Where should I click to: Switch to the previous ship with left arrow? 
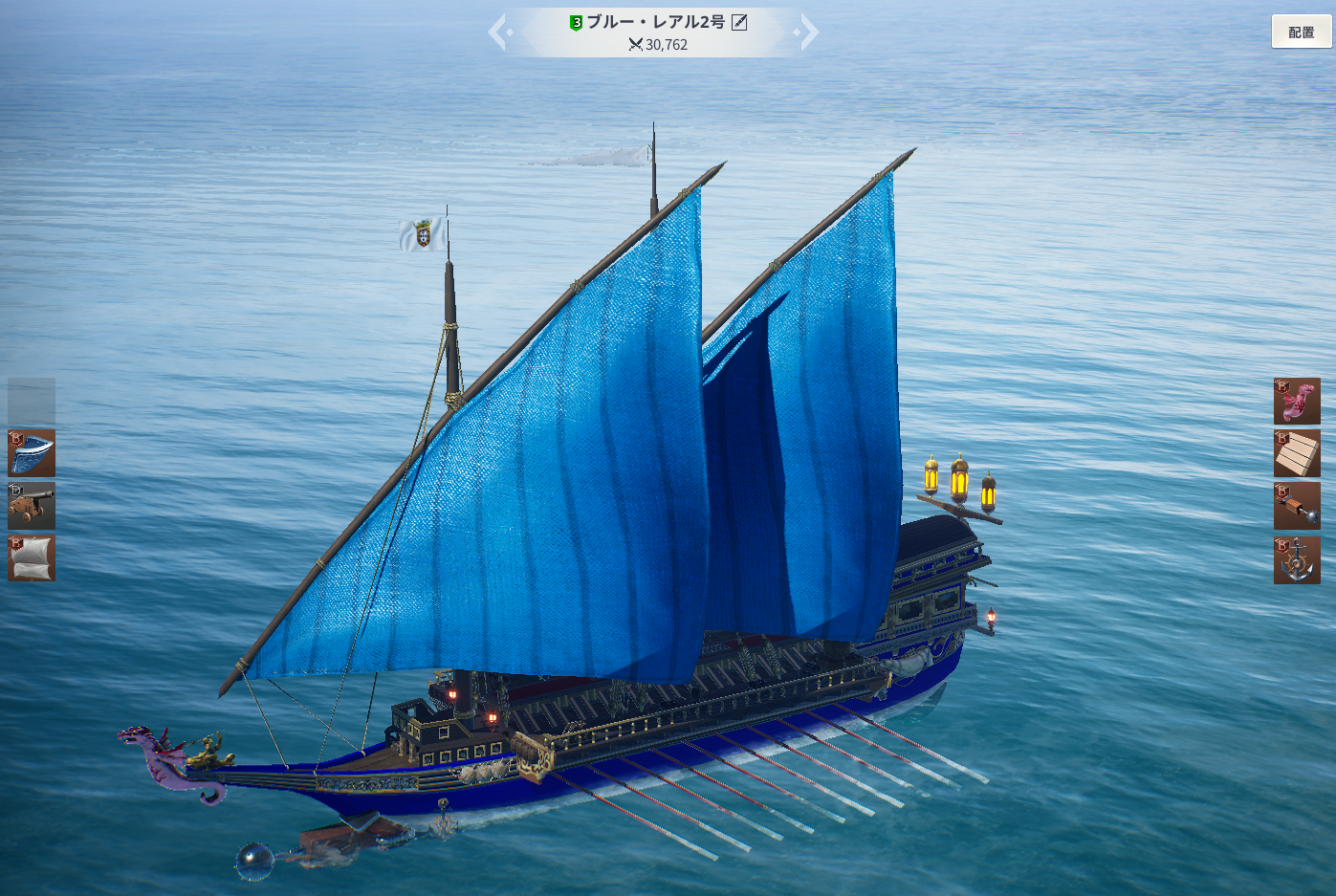(498, 32)
